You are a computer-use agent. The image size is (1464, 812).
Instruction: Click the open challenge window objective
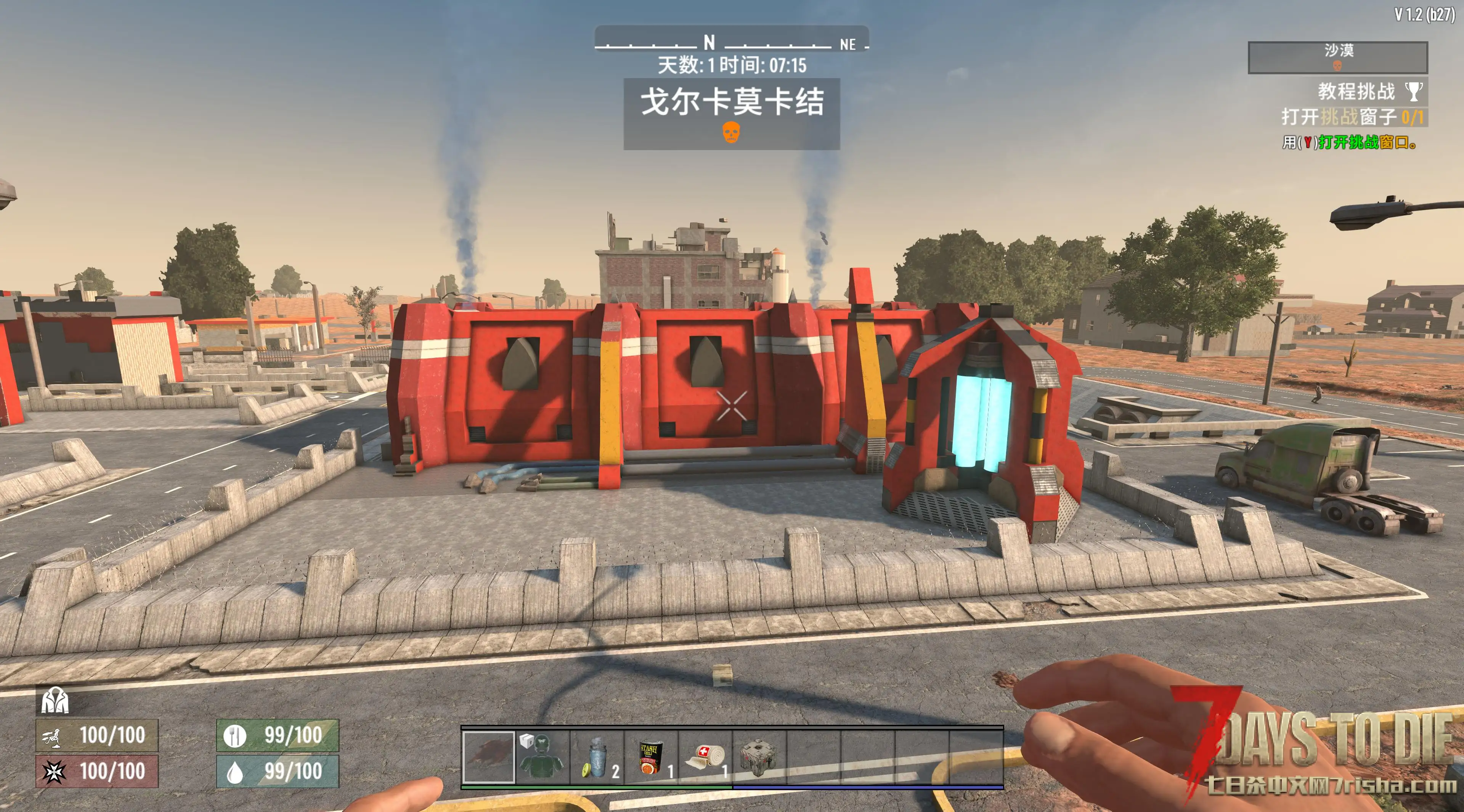(x=1353, y=117)
